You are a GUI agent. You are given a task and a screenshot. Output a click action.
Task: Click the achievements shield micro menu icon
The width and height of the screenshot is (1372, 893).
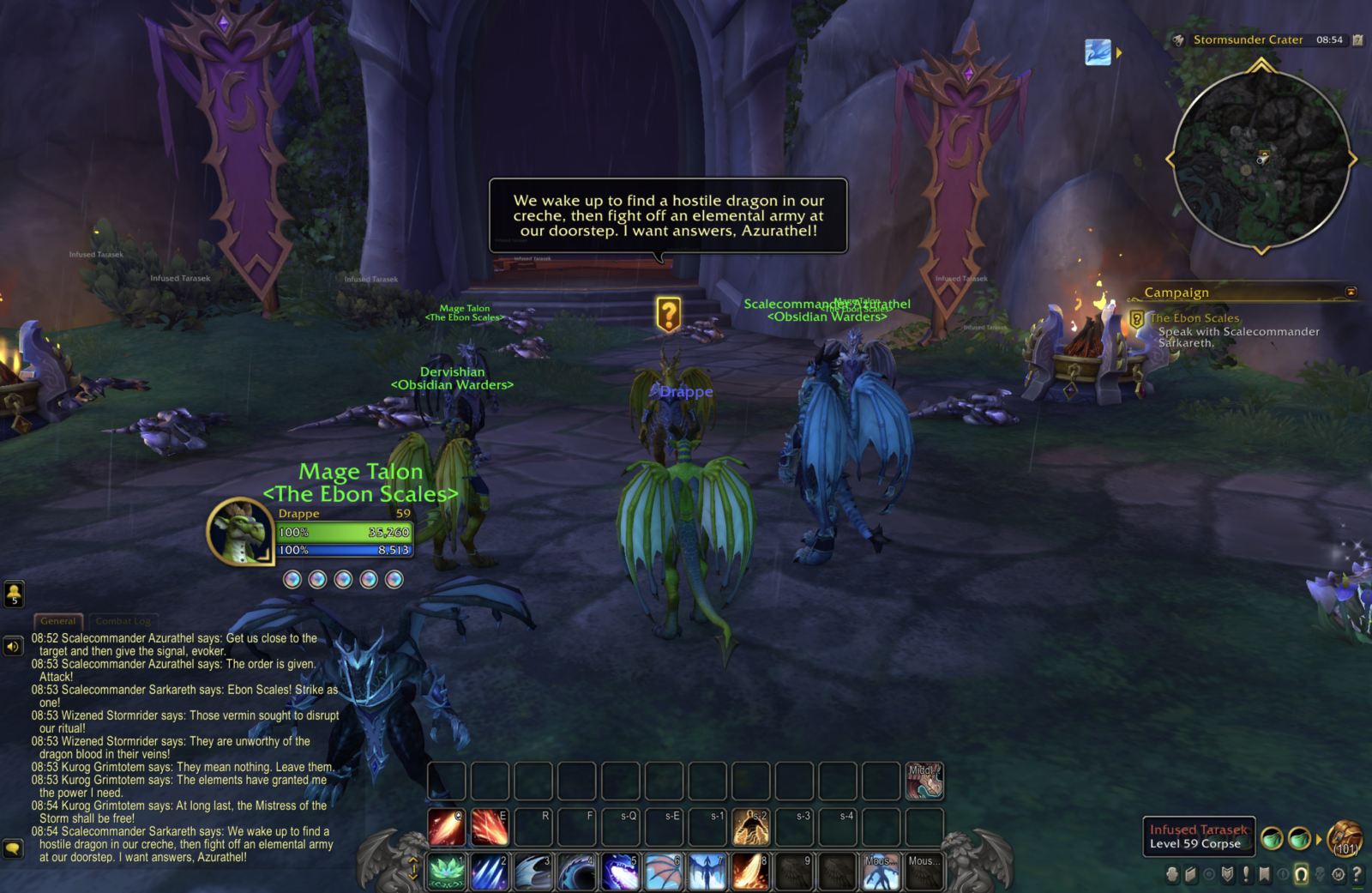pyautogui.click(x=1227, y=873)
